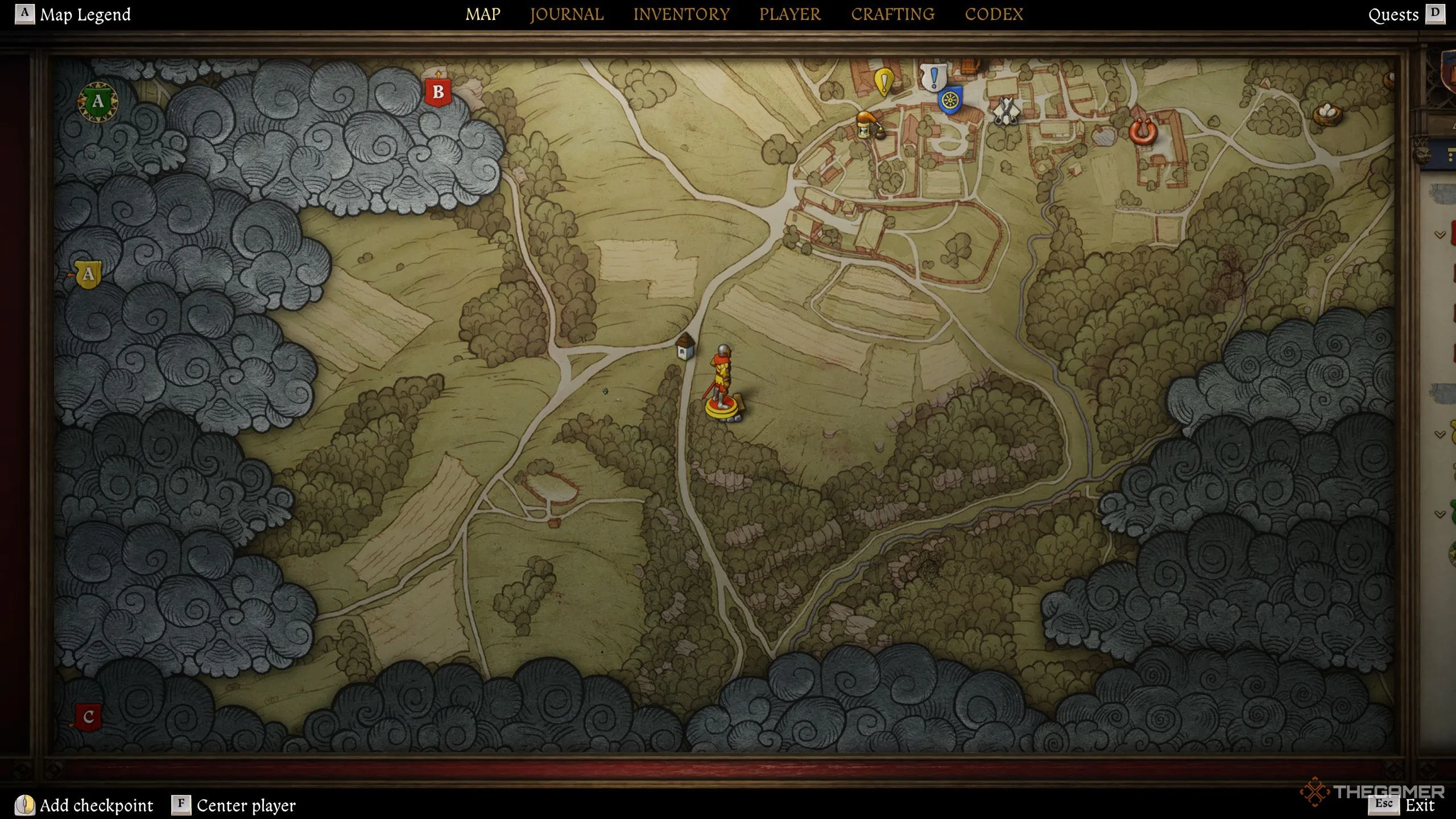
Task: Click the Add checkpoint control
Action: pyautogui.click(x=96, y=805)
